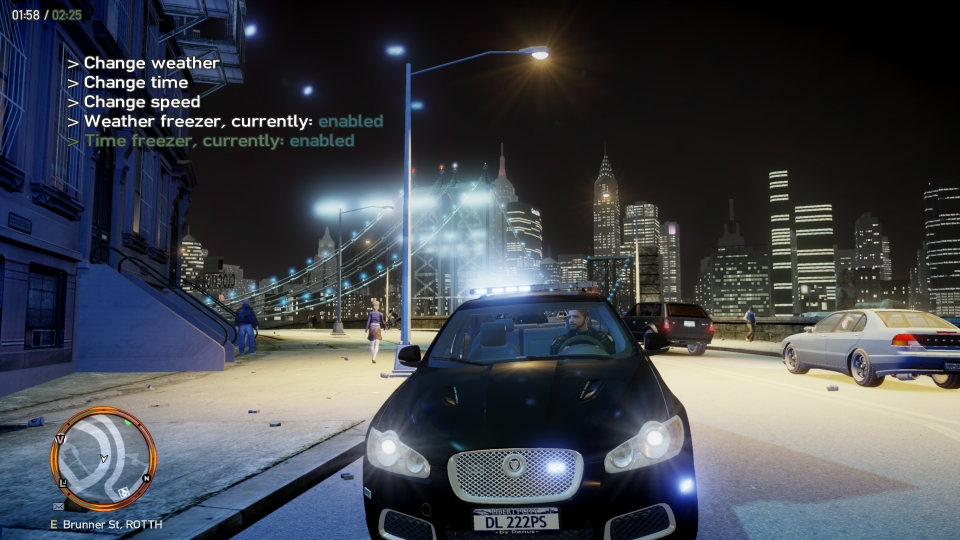Click the circular radar minimap
Image resolution: width=960 pixels, height=540 pixels.
(x=103, y=459)
